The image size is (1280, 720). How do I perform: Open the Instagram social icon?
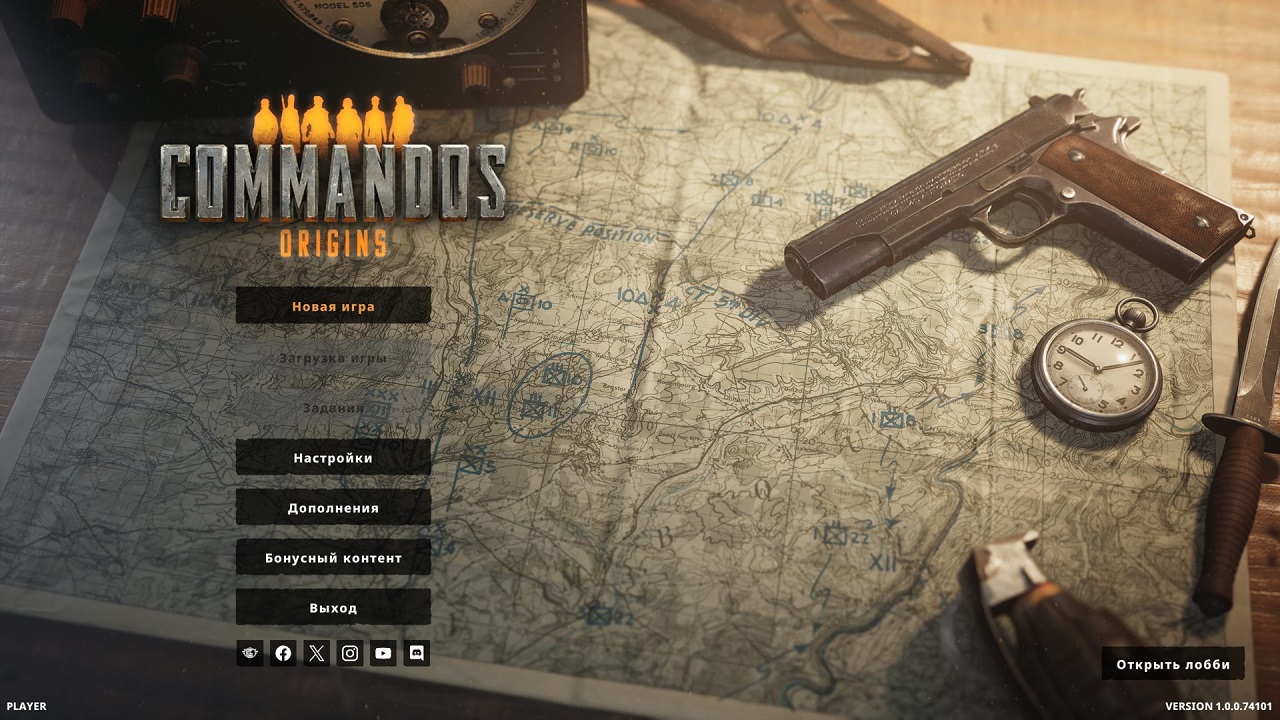click(351, 653)
